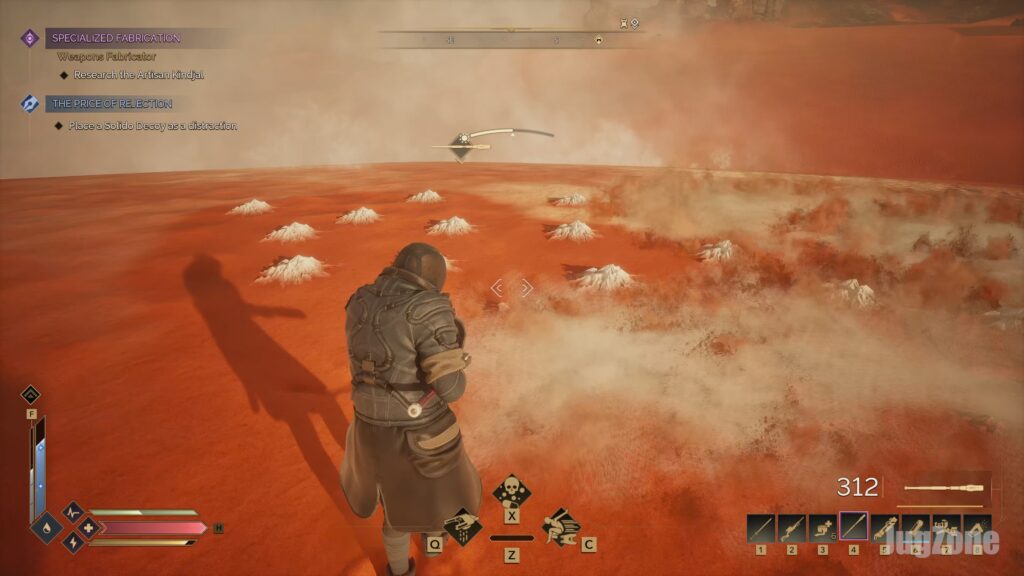
Task: Select the health cross icon
Action: tap(89, 527)
